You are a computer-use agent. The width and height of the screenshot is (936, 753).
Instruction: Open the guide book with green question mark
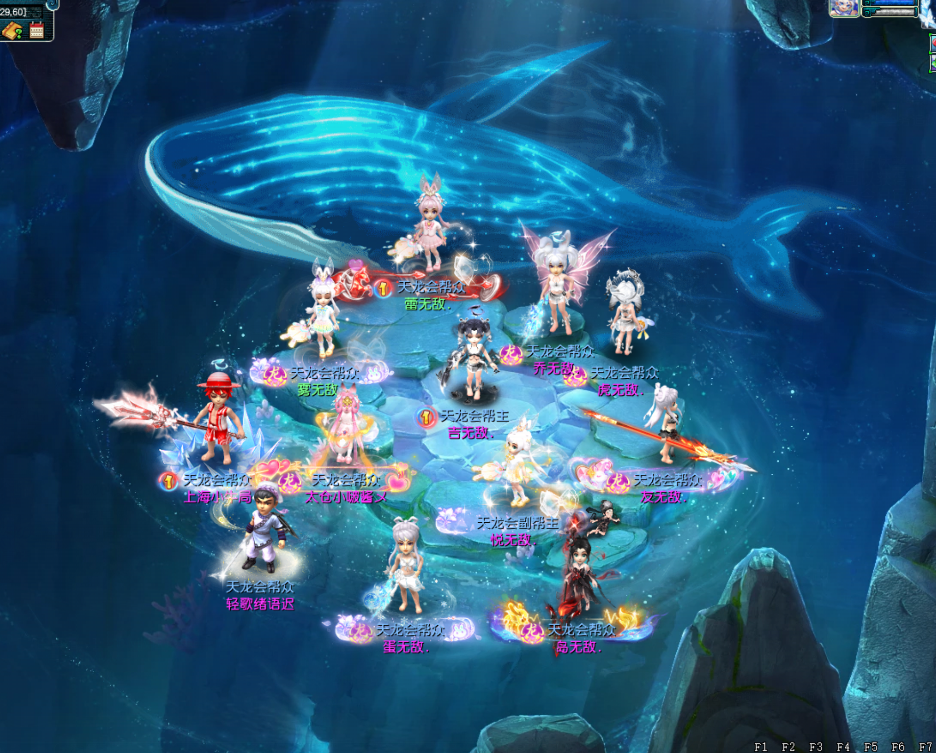13,30
